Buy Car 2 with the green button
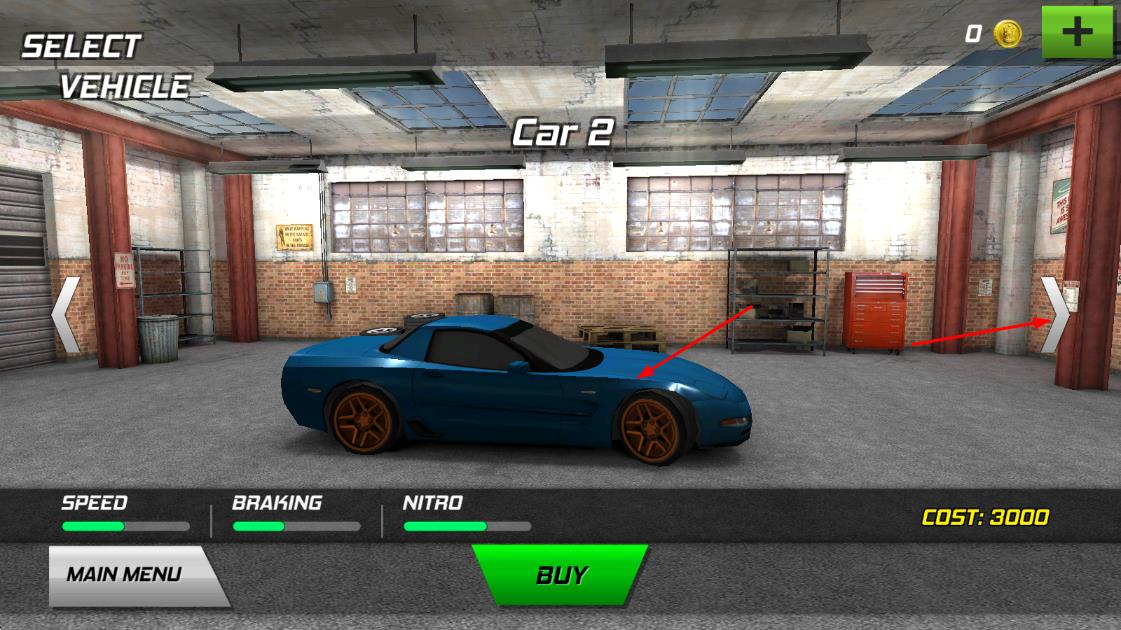The image size is (1121, 630). coord(561,575)
